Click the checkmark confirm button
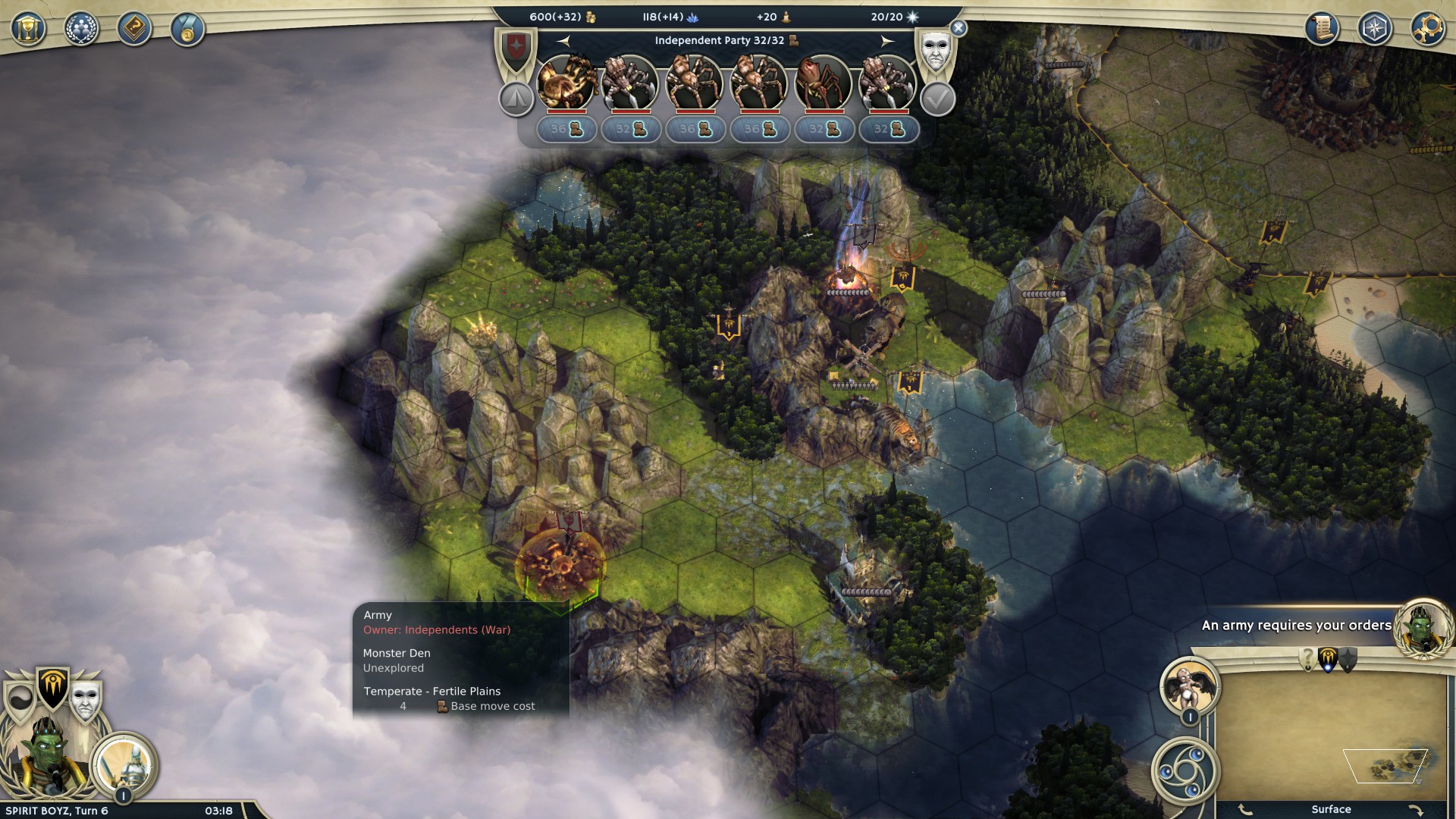The width and height of the screenshot is (1456, 819). (937, 99)
